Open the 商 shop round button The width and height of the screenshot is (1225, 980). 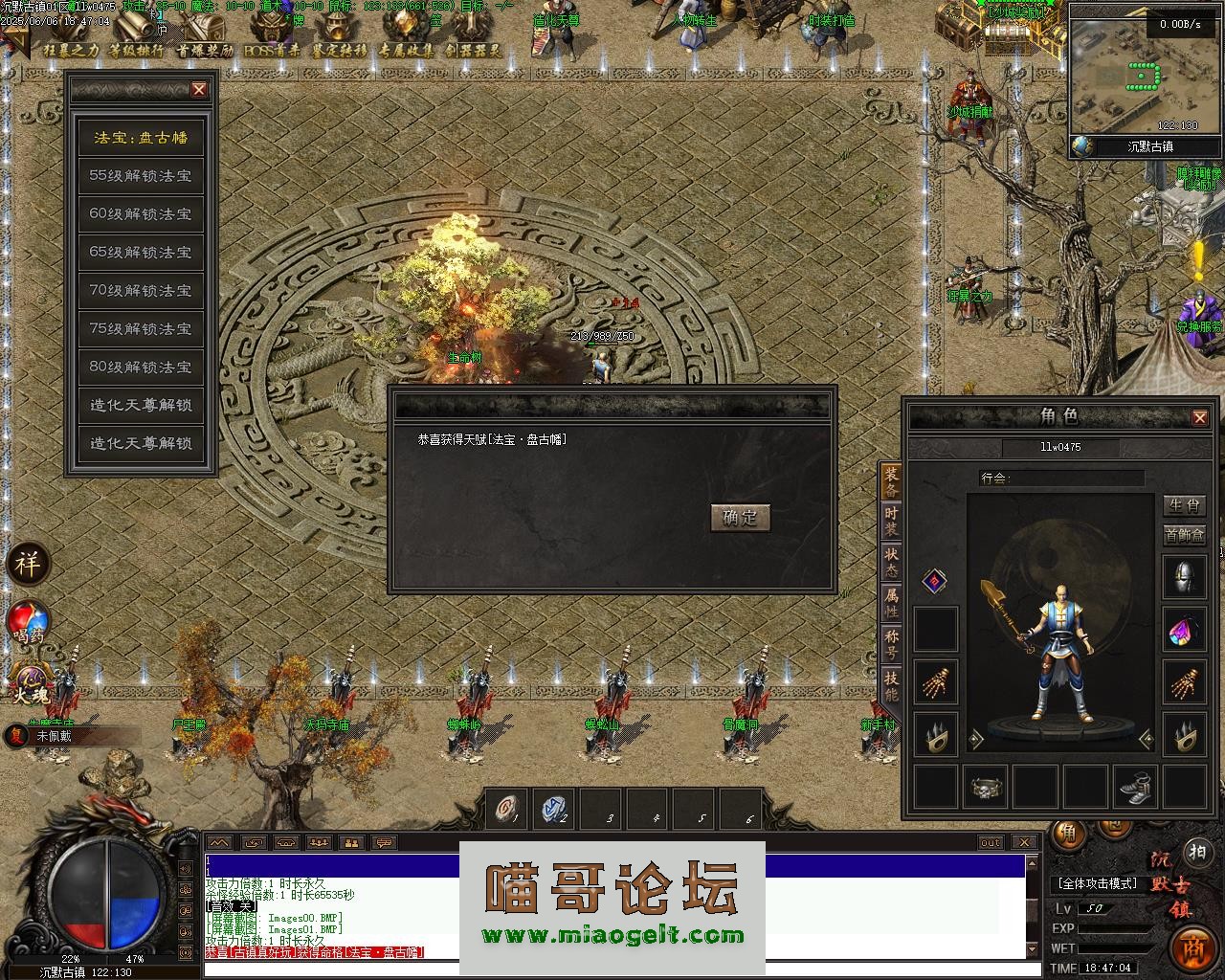tap(1192, 949)
